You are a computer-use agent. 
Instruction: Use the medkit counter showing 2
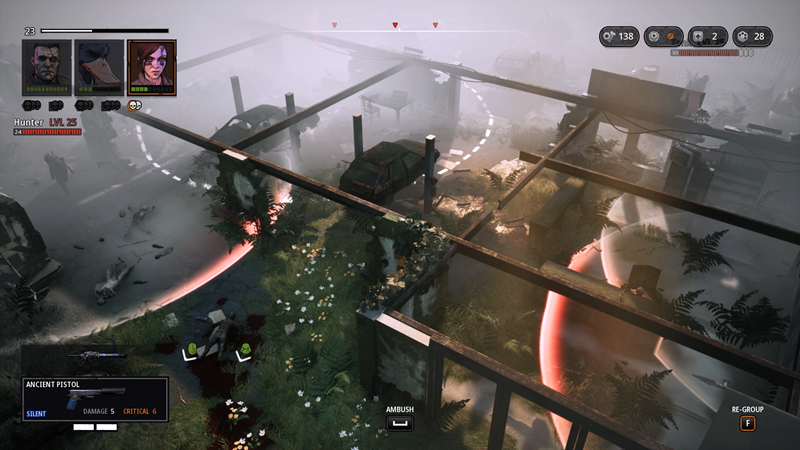click(x=711, y=37)
